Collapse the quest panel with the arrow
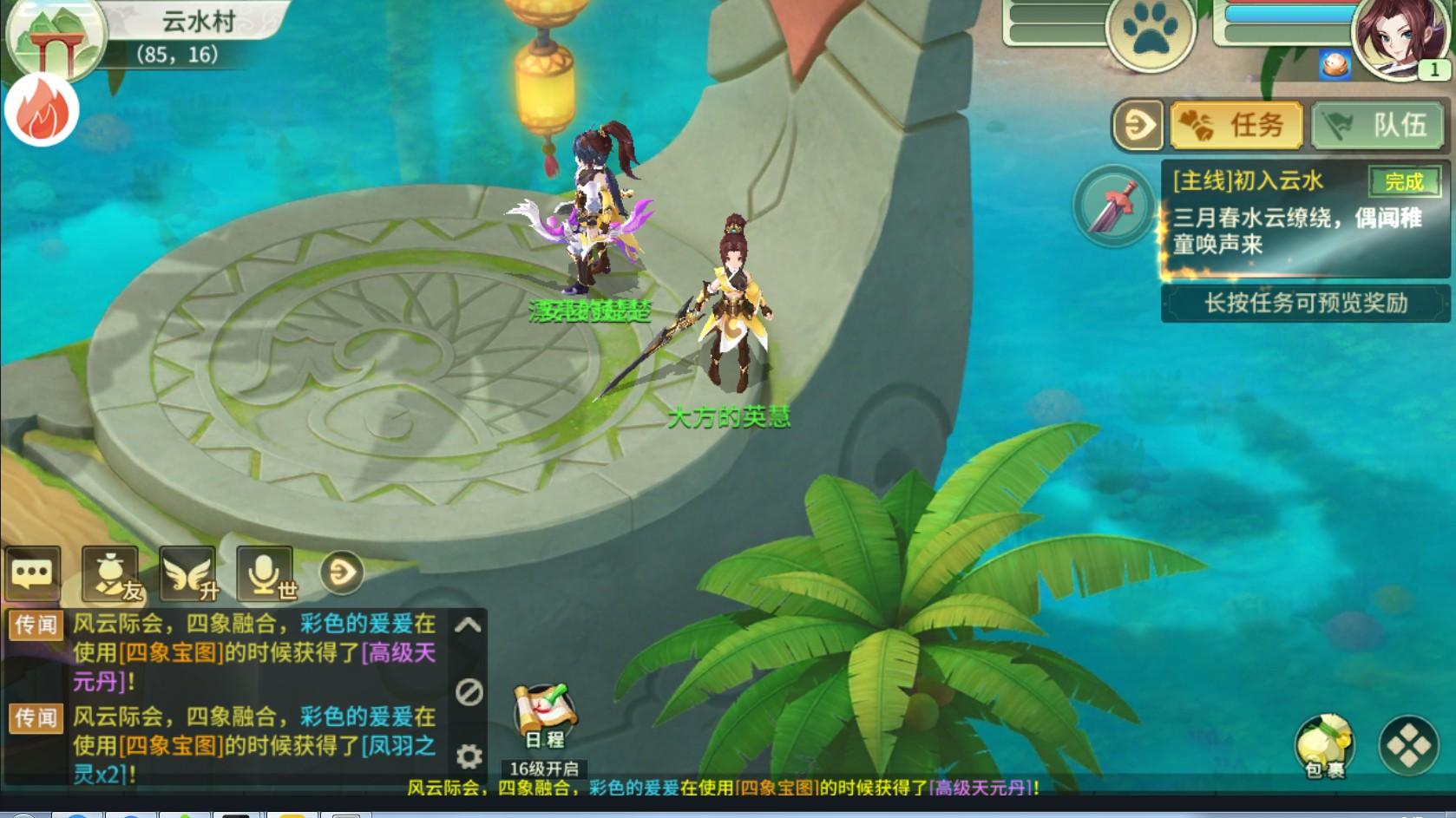This screenshot has height=818, width=1456. (1138, 126)
